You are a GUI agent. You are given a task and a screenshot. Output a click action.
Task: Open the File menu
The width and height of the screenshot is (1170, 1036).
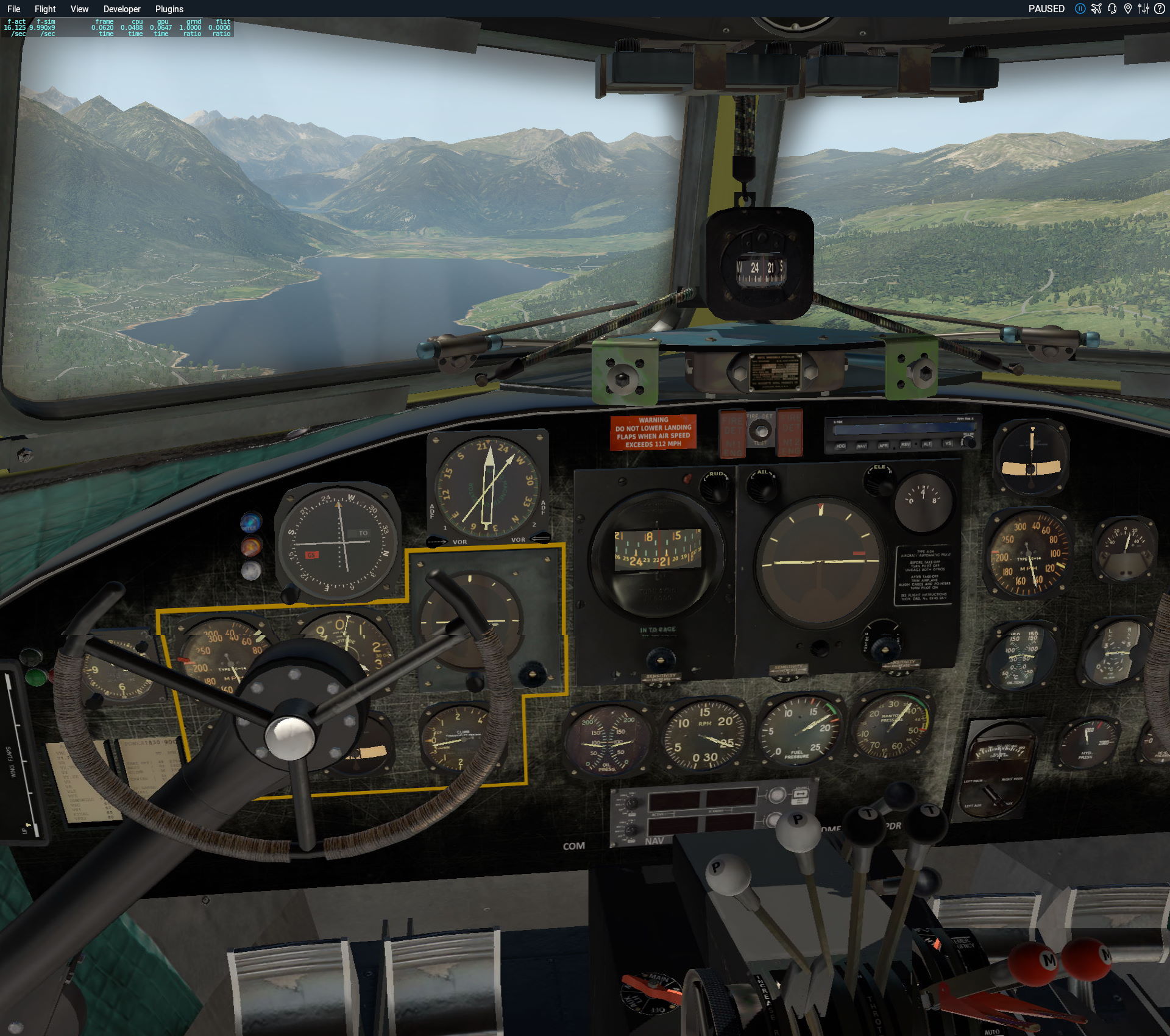(x=13, y=9)
